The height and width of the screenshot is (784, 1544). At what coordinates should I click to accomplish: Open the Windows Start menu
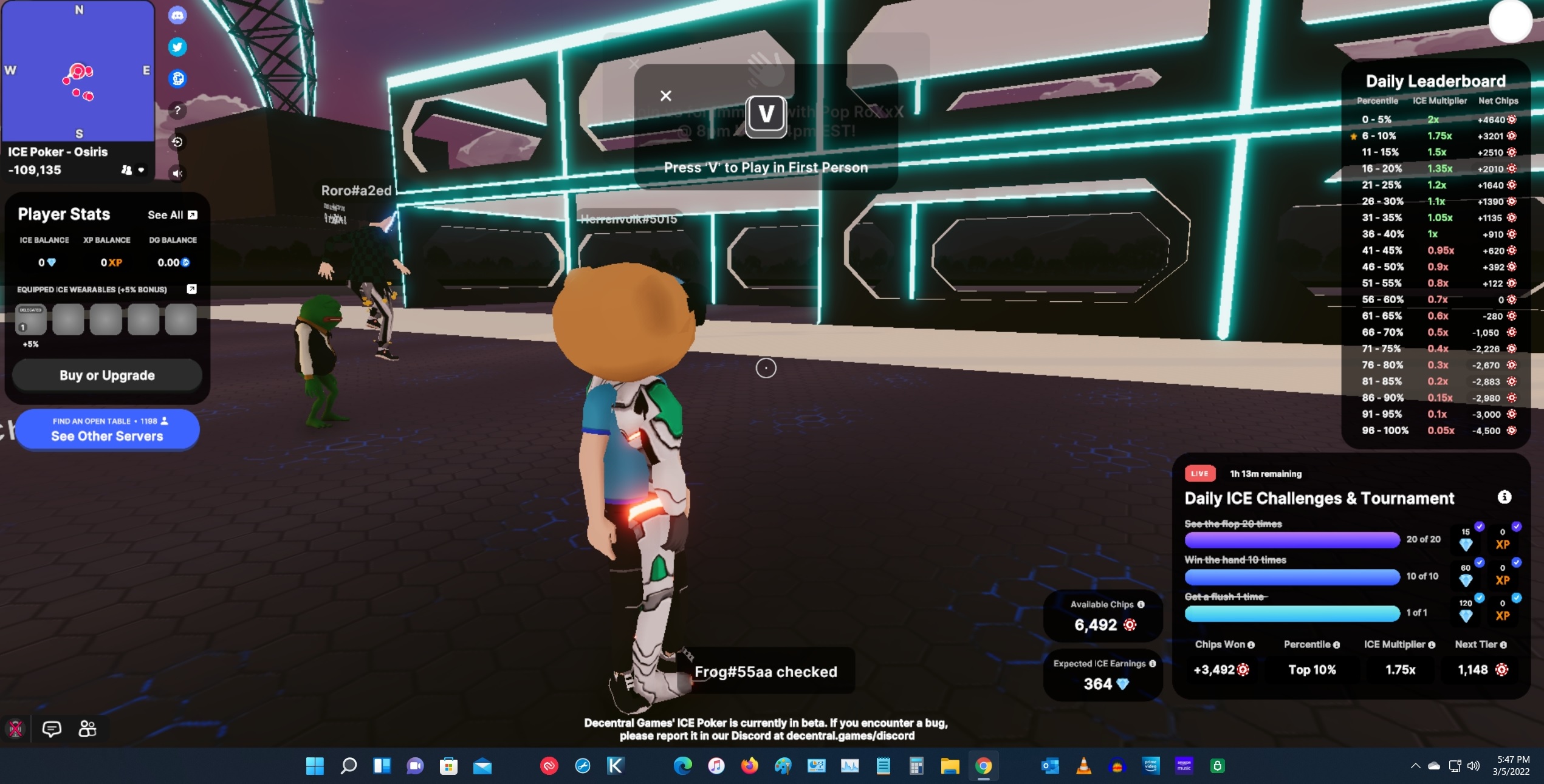click(315, 766)
